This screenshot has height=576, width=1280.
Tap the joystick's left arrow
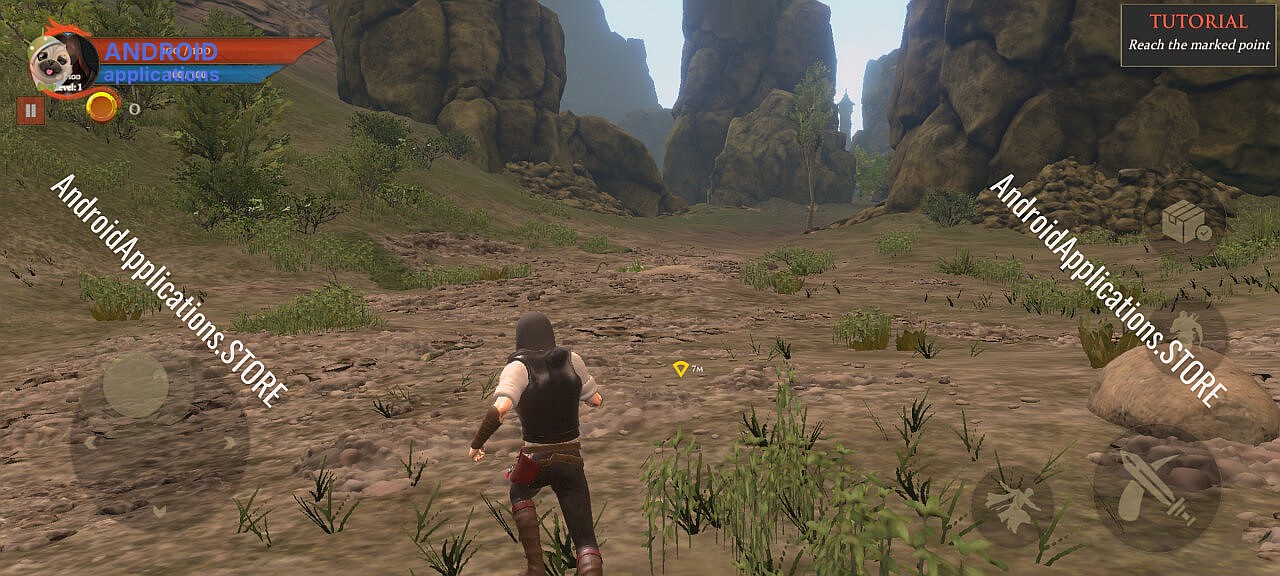(89, 442)
